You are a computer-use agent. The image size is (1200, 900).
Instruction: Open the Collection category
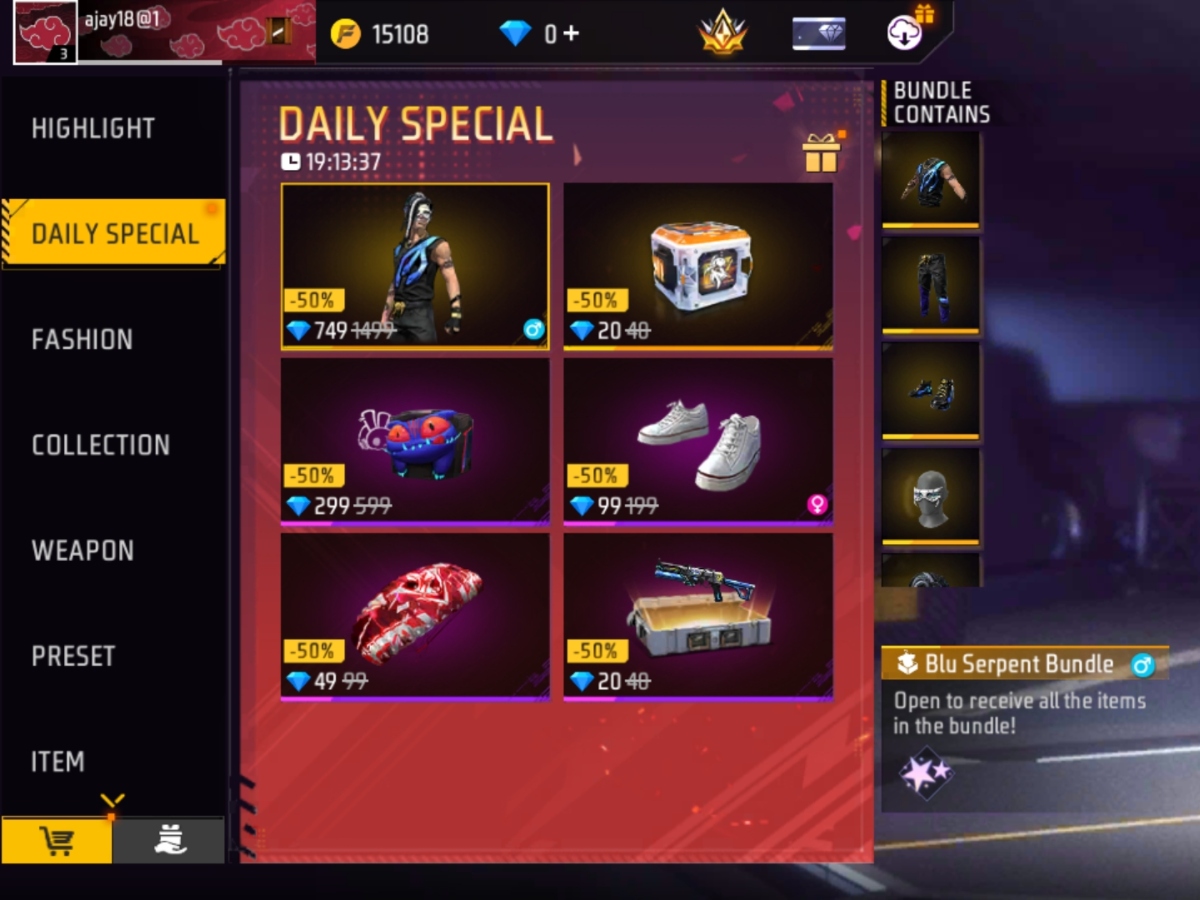[100, 445]
